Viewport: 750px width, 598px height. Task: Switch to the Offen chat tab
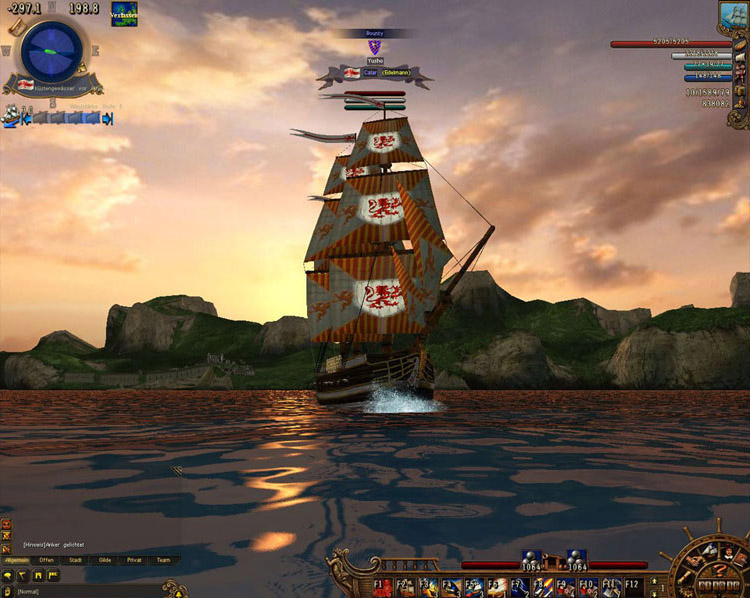(x=46, y=560)
